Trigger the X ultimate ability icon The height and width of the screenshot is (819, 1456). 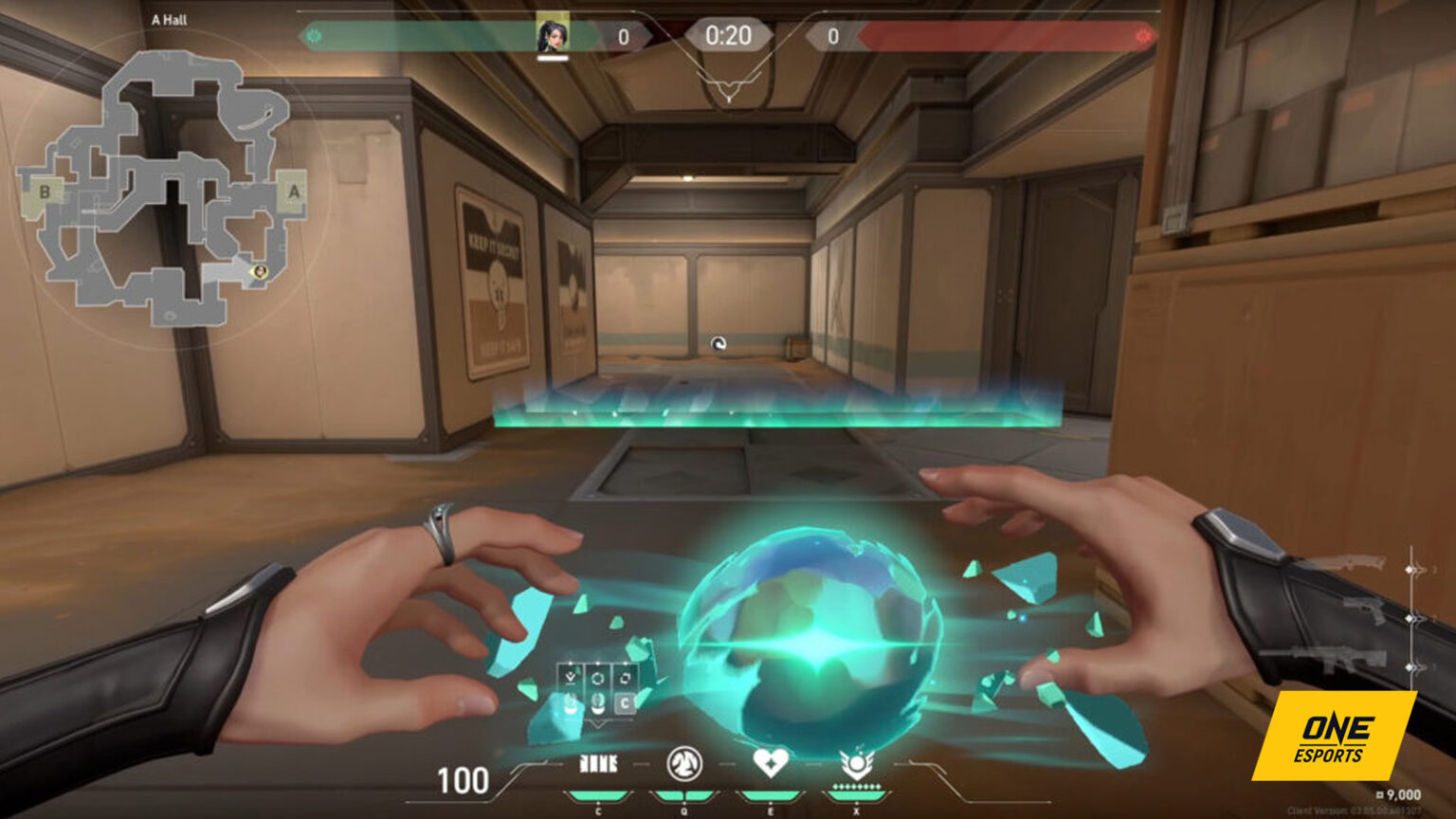pos(858,763)
